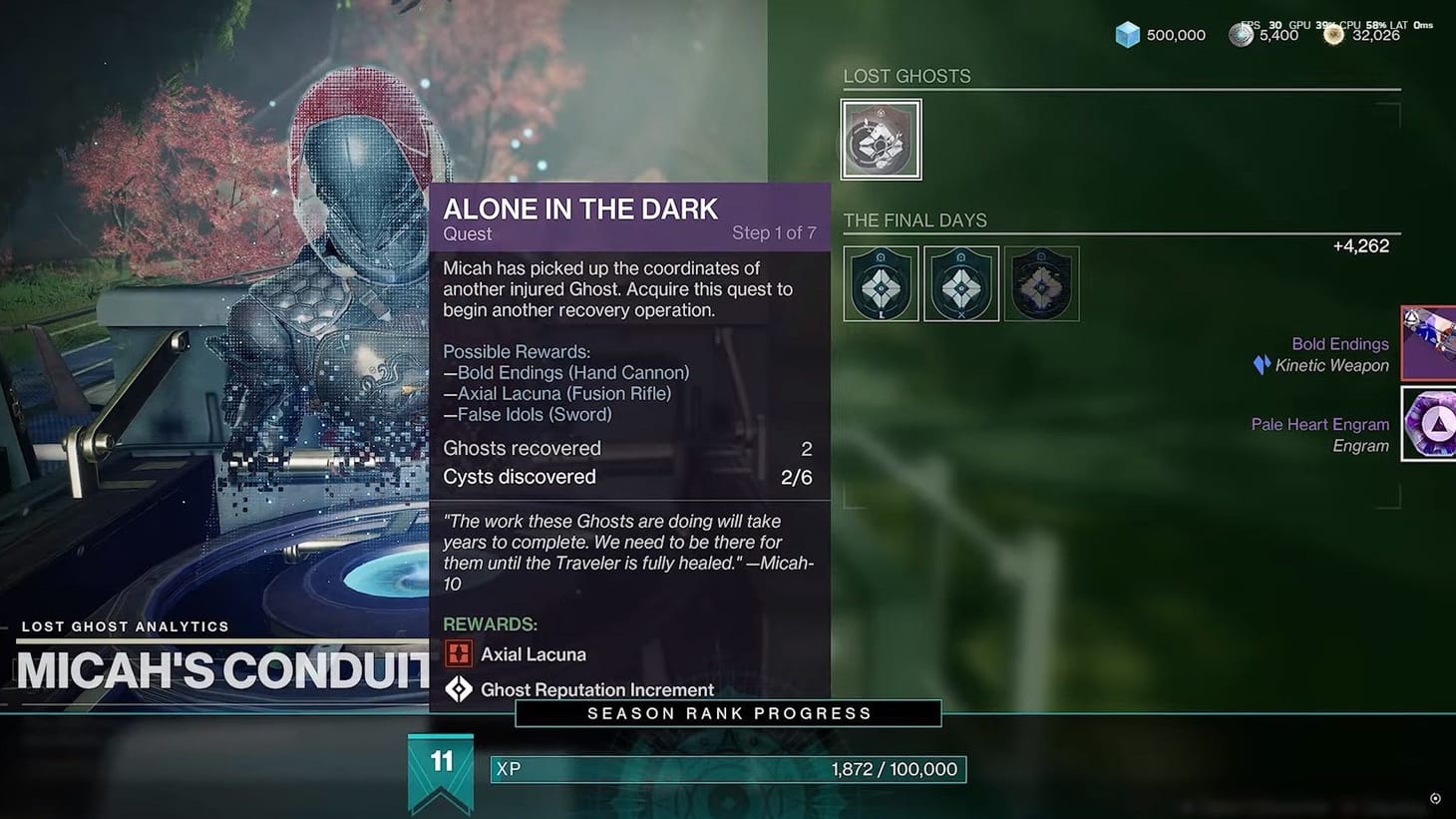Open the Pale Heart Engram thumbnail
Screen dimensions: 1456x819
point(1431,424)
